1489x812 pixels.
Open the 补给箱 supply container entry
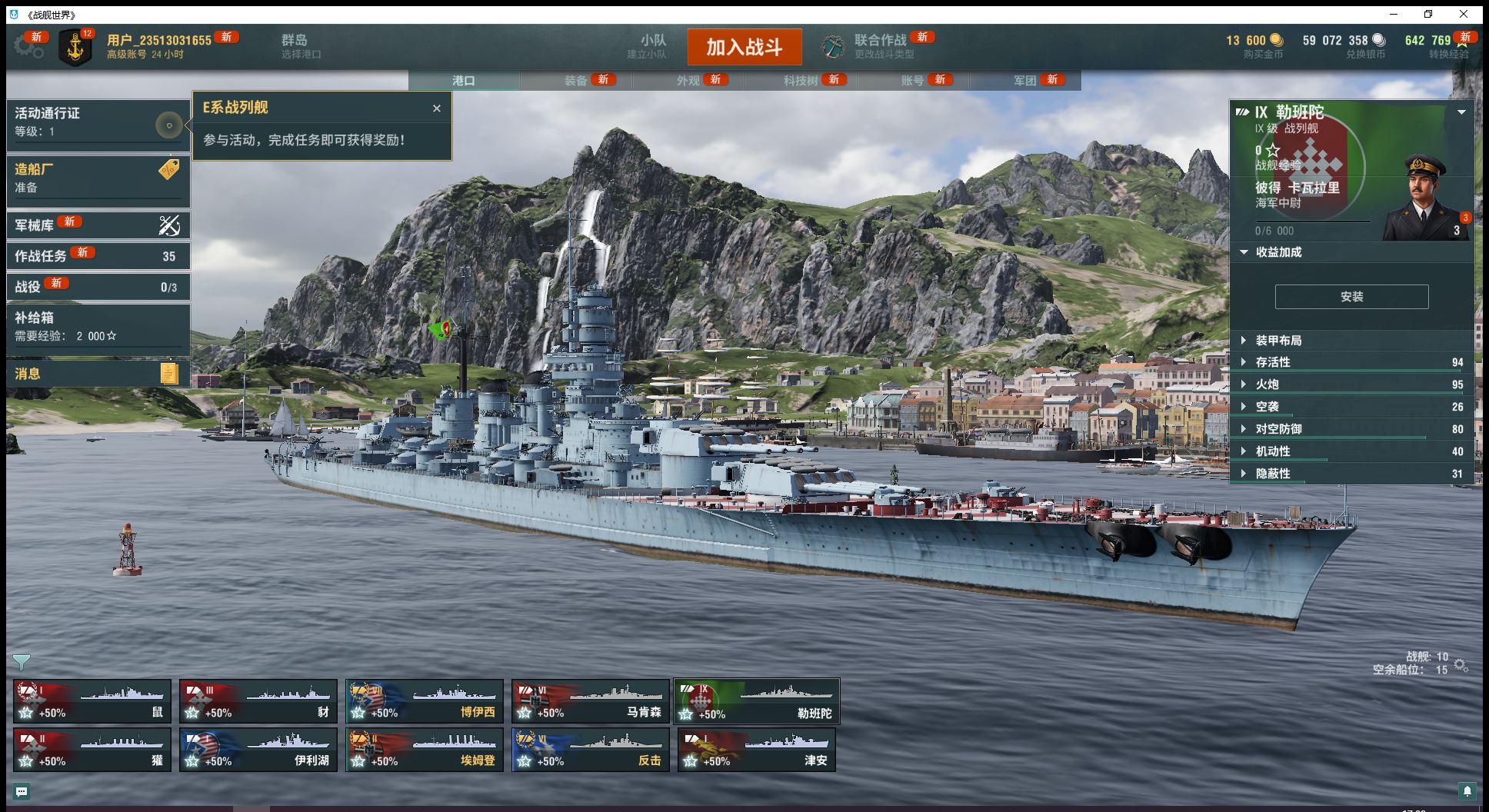coord(98,326)
